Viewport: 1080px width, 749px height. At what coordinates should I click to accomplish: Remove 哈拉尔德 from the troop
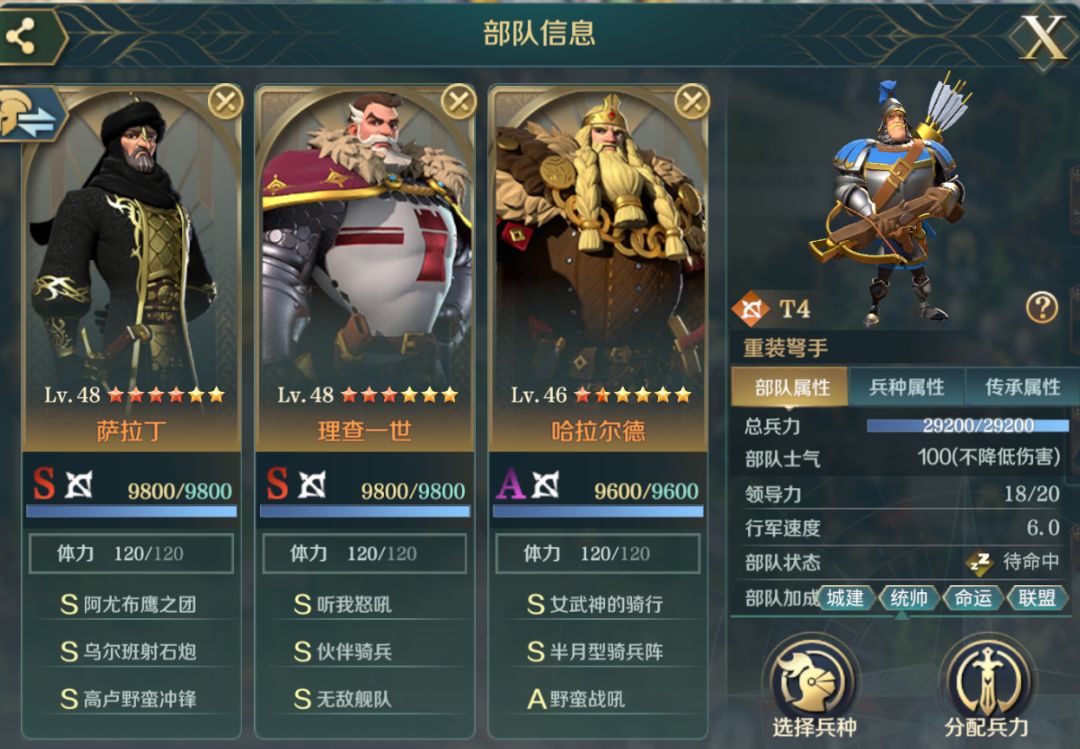692,100
